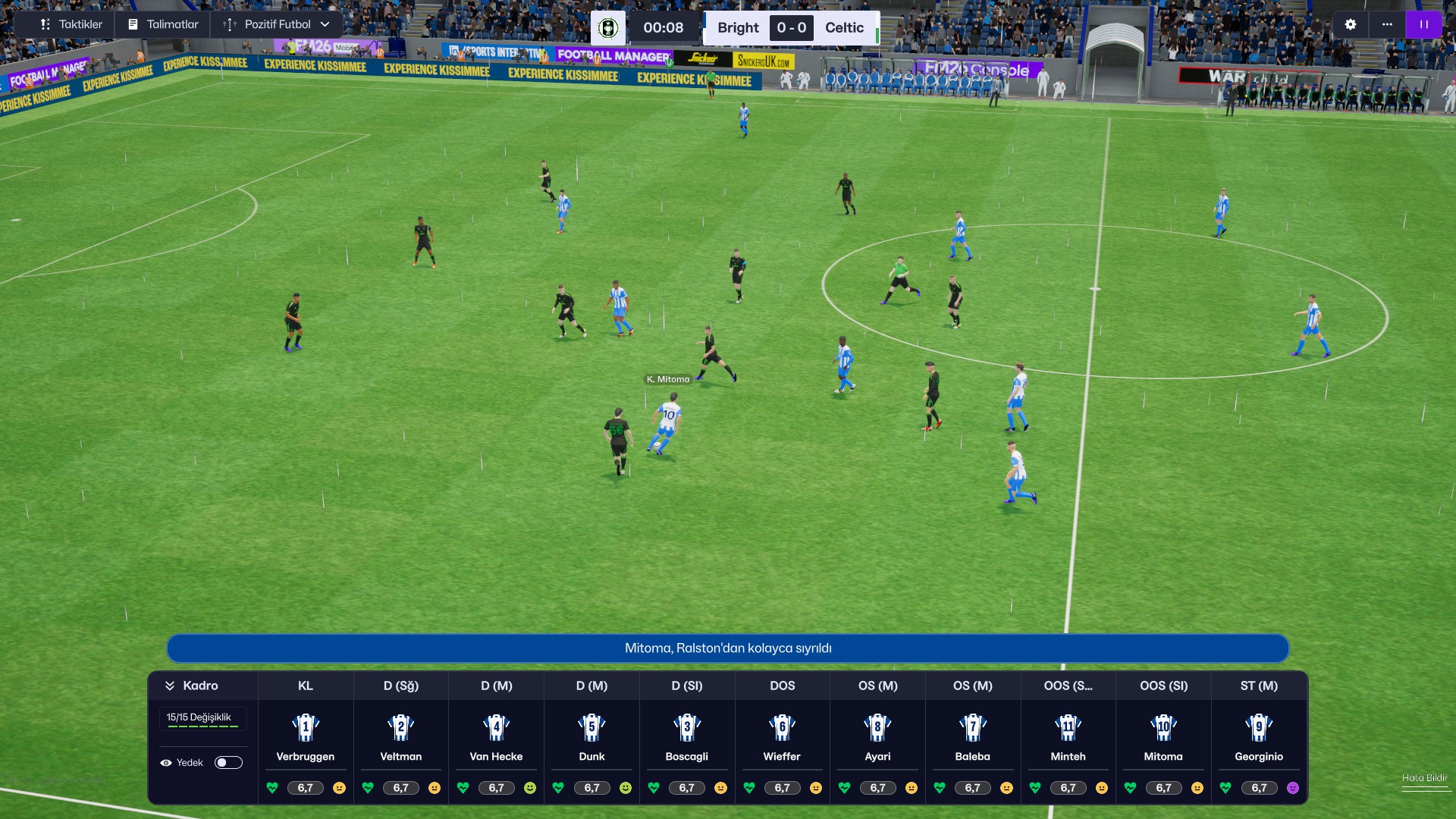Viewport: 1456px width, 819px height.
Task: Select Verbruggen's goalkeeper shirt icon
Action: [305, 729]
